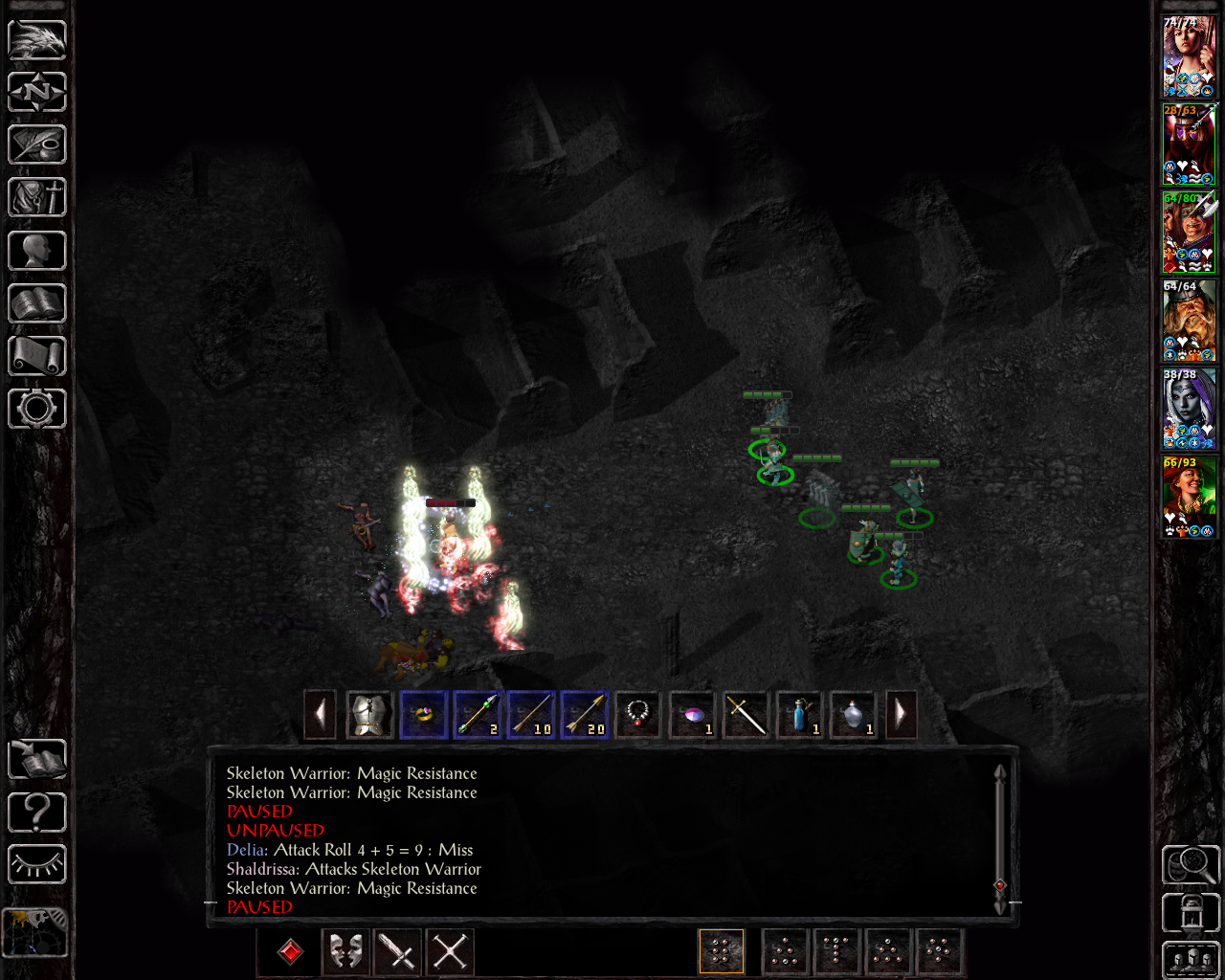The image size is (1225, 980).
Task: Open the priest scroll button
Action: (37, 356)
